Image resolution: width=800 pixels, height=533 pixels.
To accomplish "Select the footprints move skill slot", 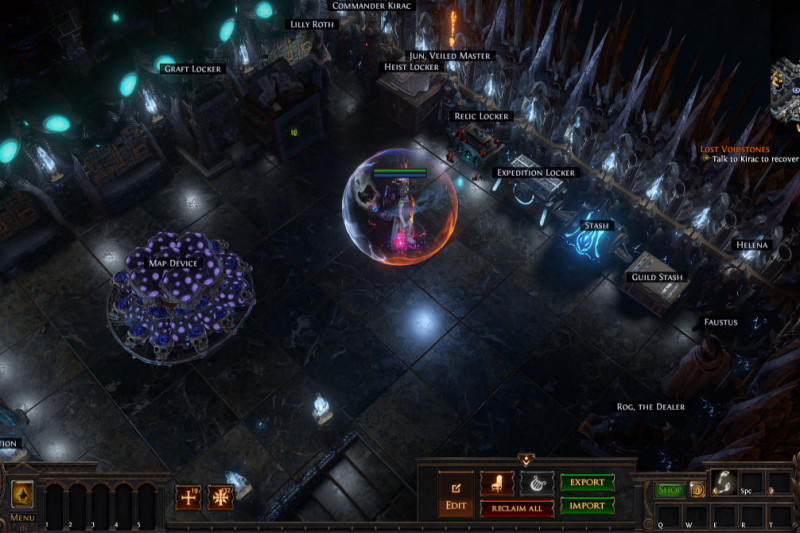I will 723,483.
